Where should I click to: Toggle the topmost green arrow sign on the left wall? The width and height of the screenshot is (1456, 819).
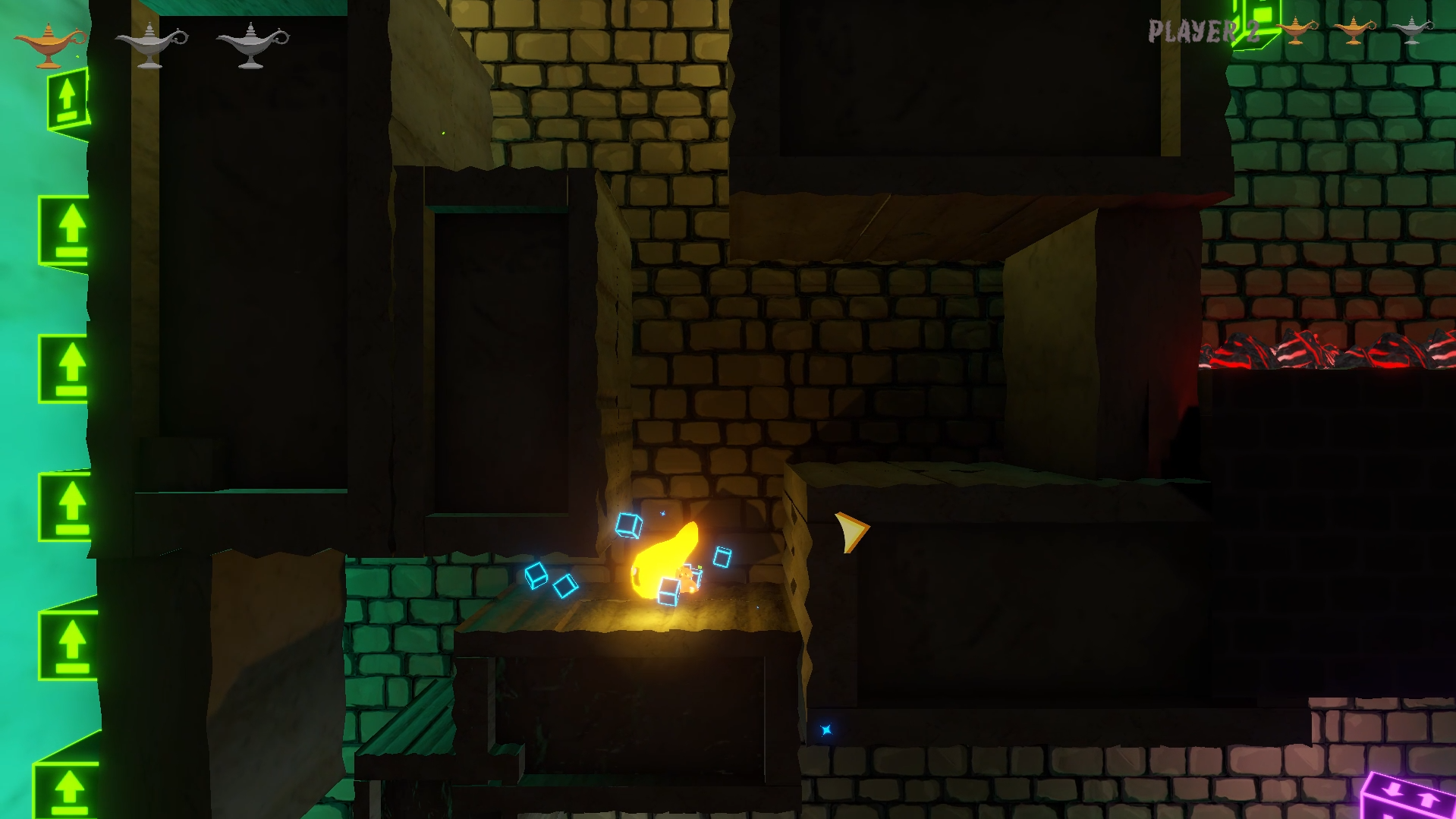click(68, 99)
